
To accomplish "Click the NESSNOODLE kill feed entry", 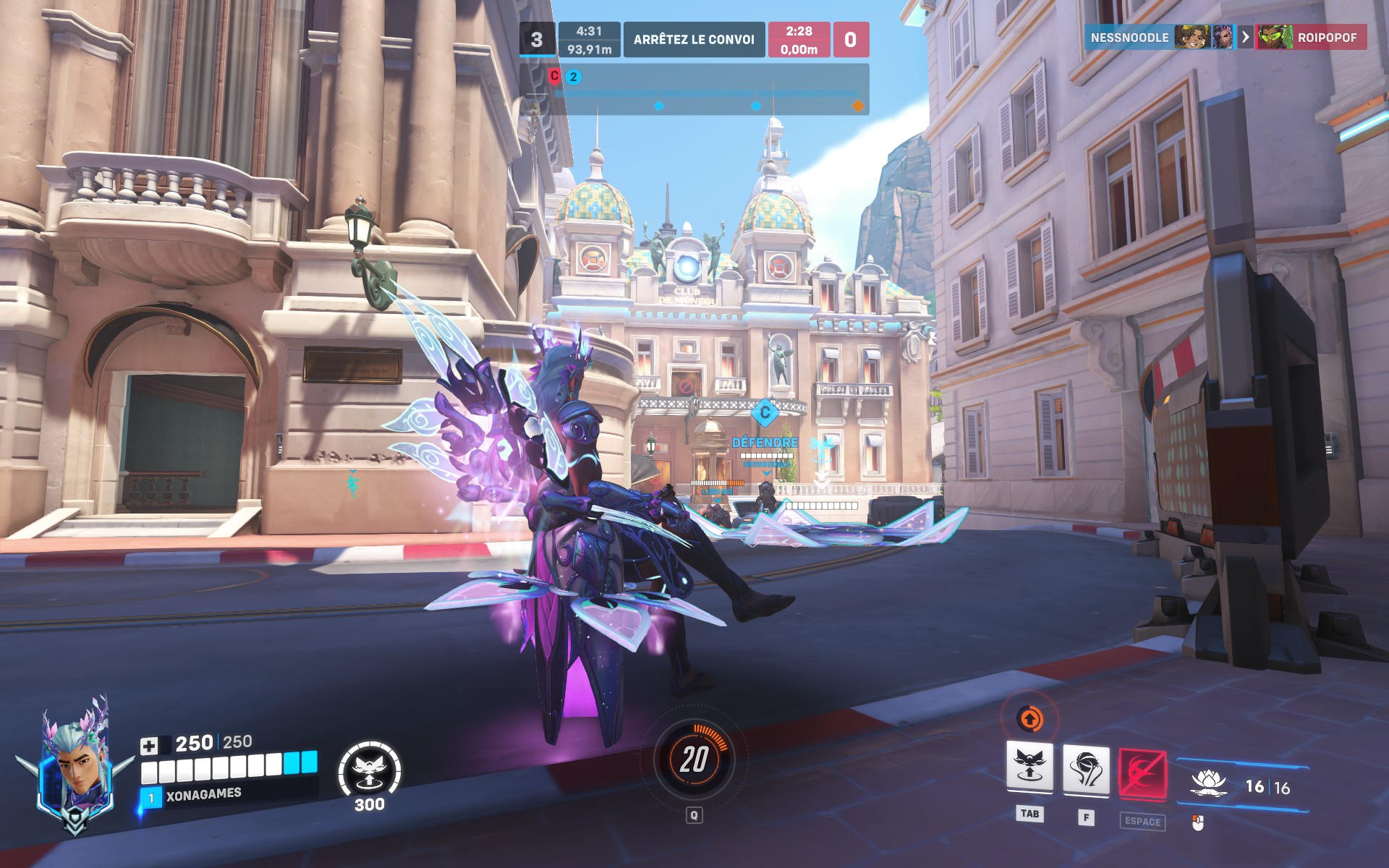I will tap(1129, 38).
